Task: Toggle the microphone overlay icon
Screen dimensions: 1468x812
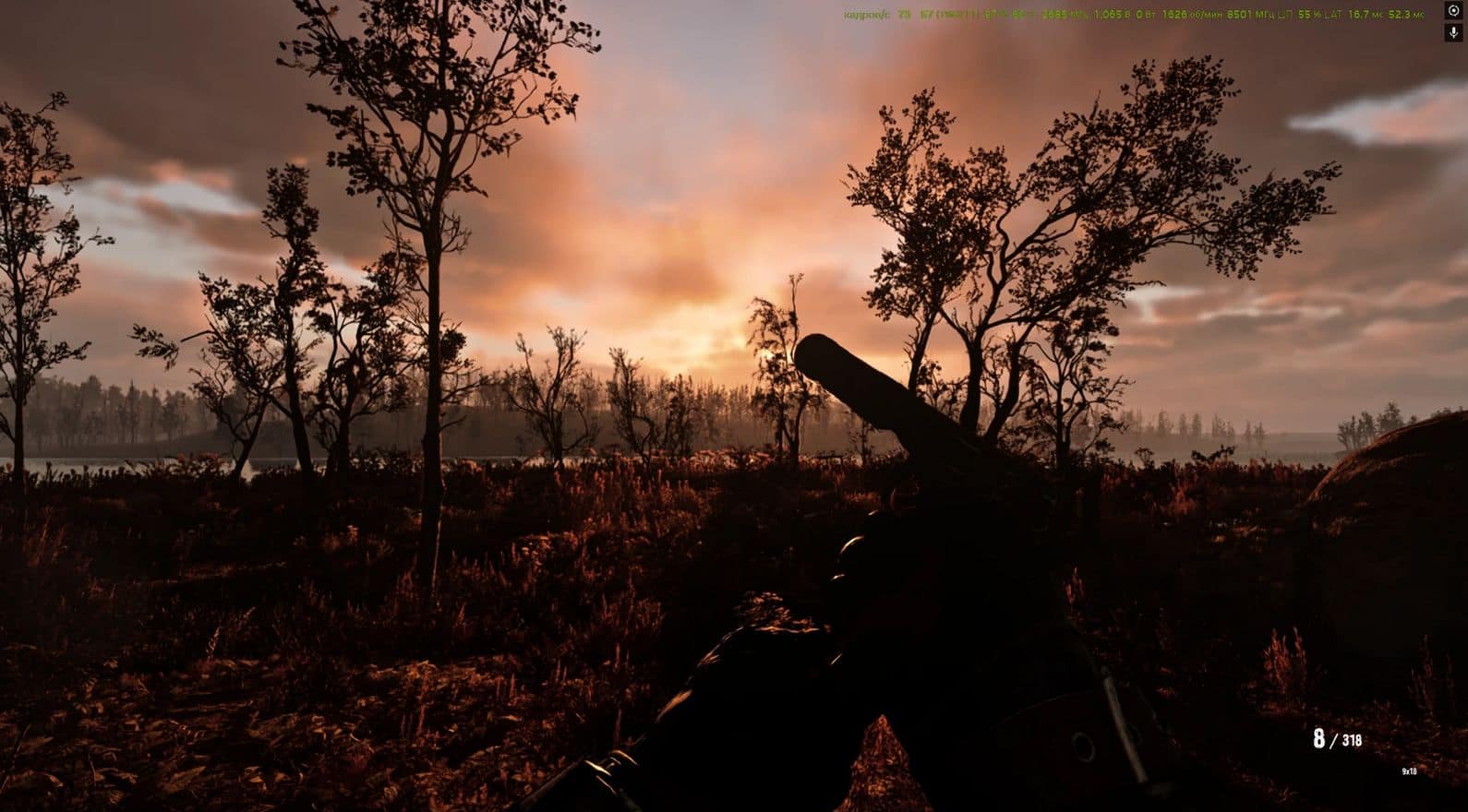Action: coord(1453,33)
